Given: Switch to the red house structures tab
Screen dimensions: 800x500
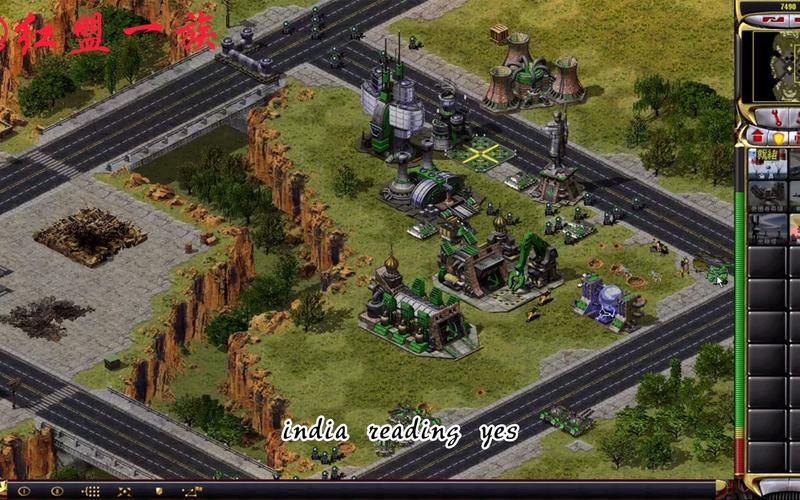Looking at the screenshot, I should click(758, 136).
